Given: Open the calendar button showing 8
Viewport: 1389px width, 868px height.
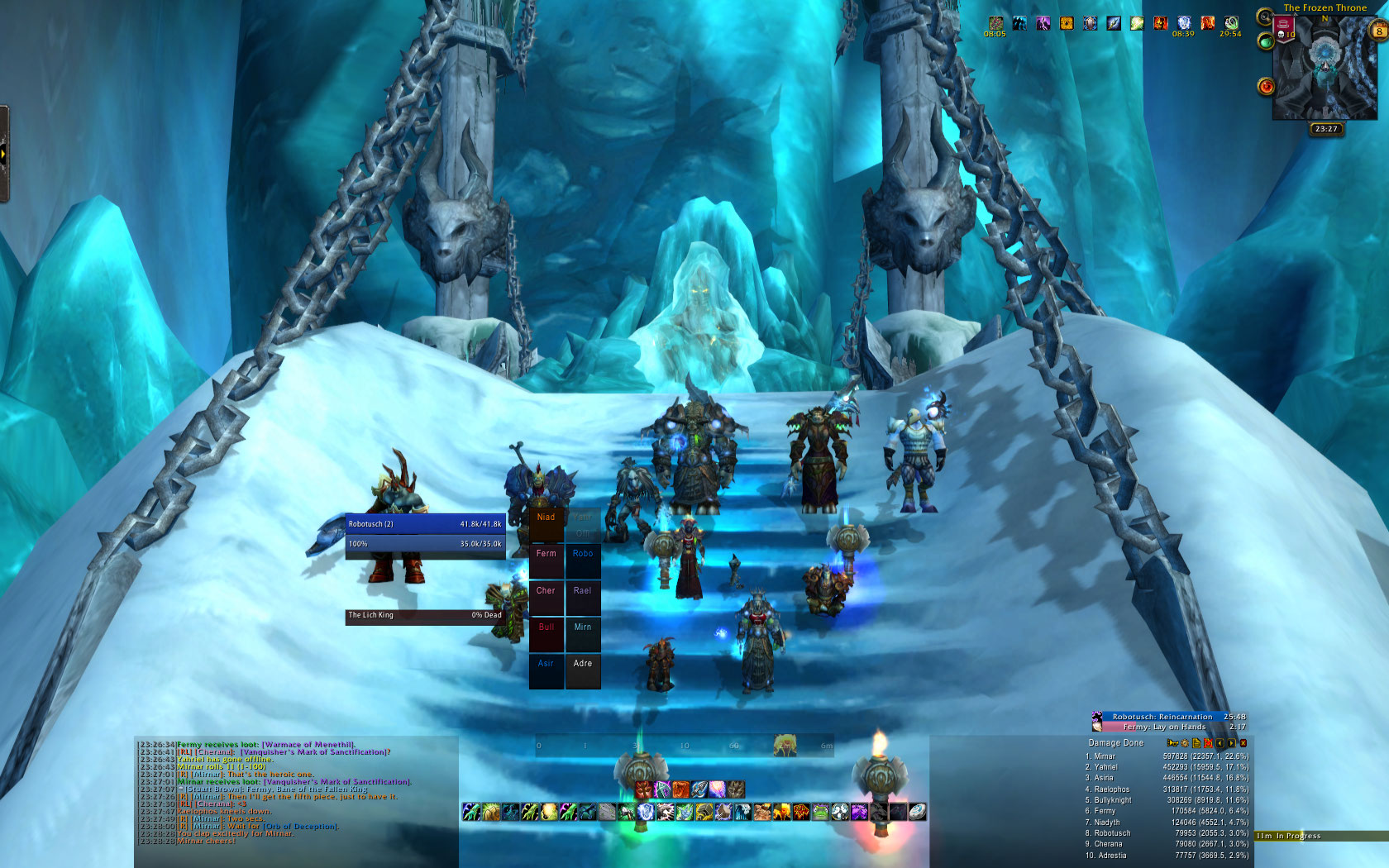Looking at the screenshot, I should tap(1379, 31).
